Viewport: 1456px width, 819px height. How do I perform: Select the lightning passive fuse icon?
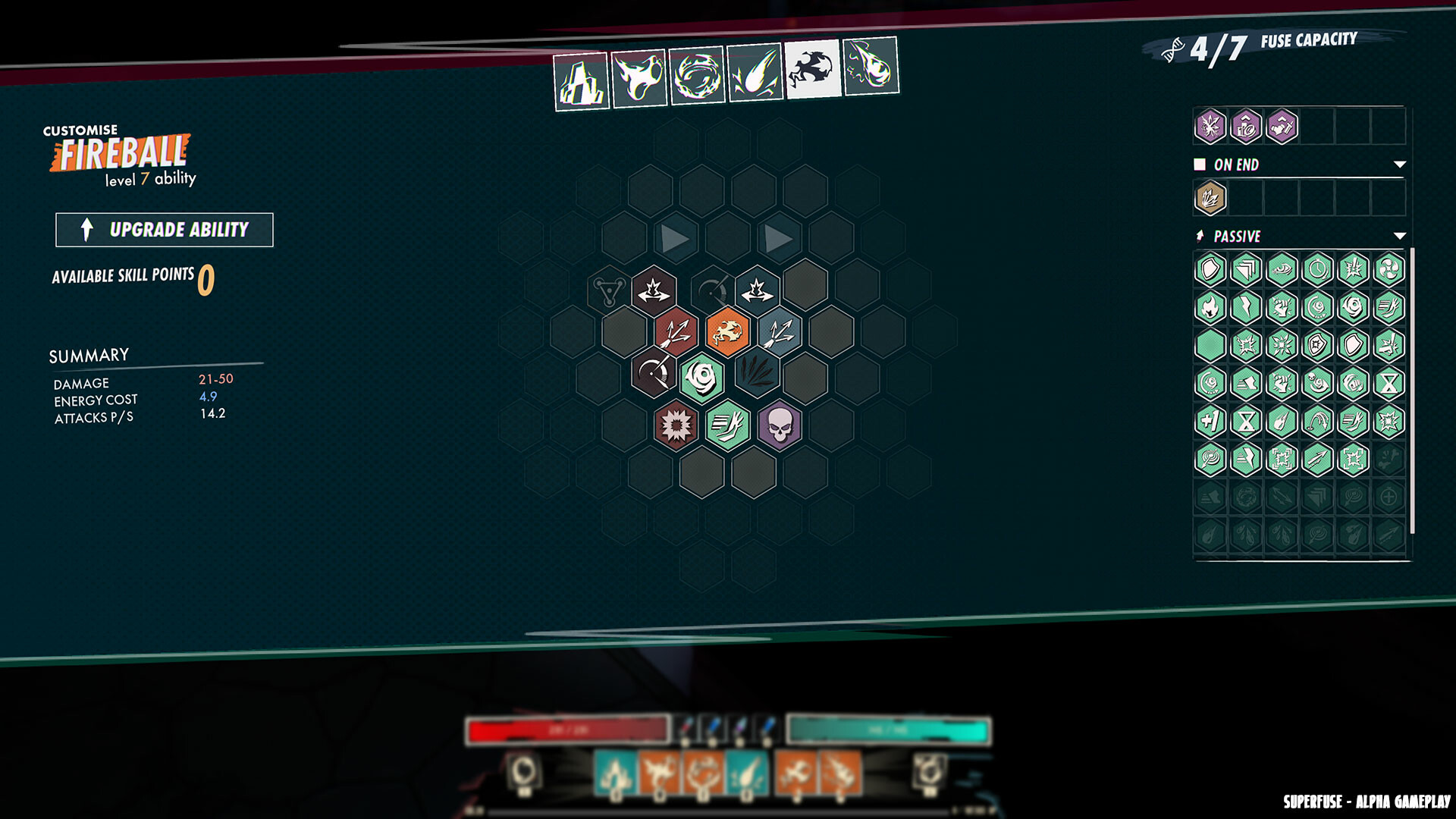coord(1245,306)
